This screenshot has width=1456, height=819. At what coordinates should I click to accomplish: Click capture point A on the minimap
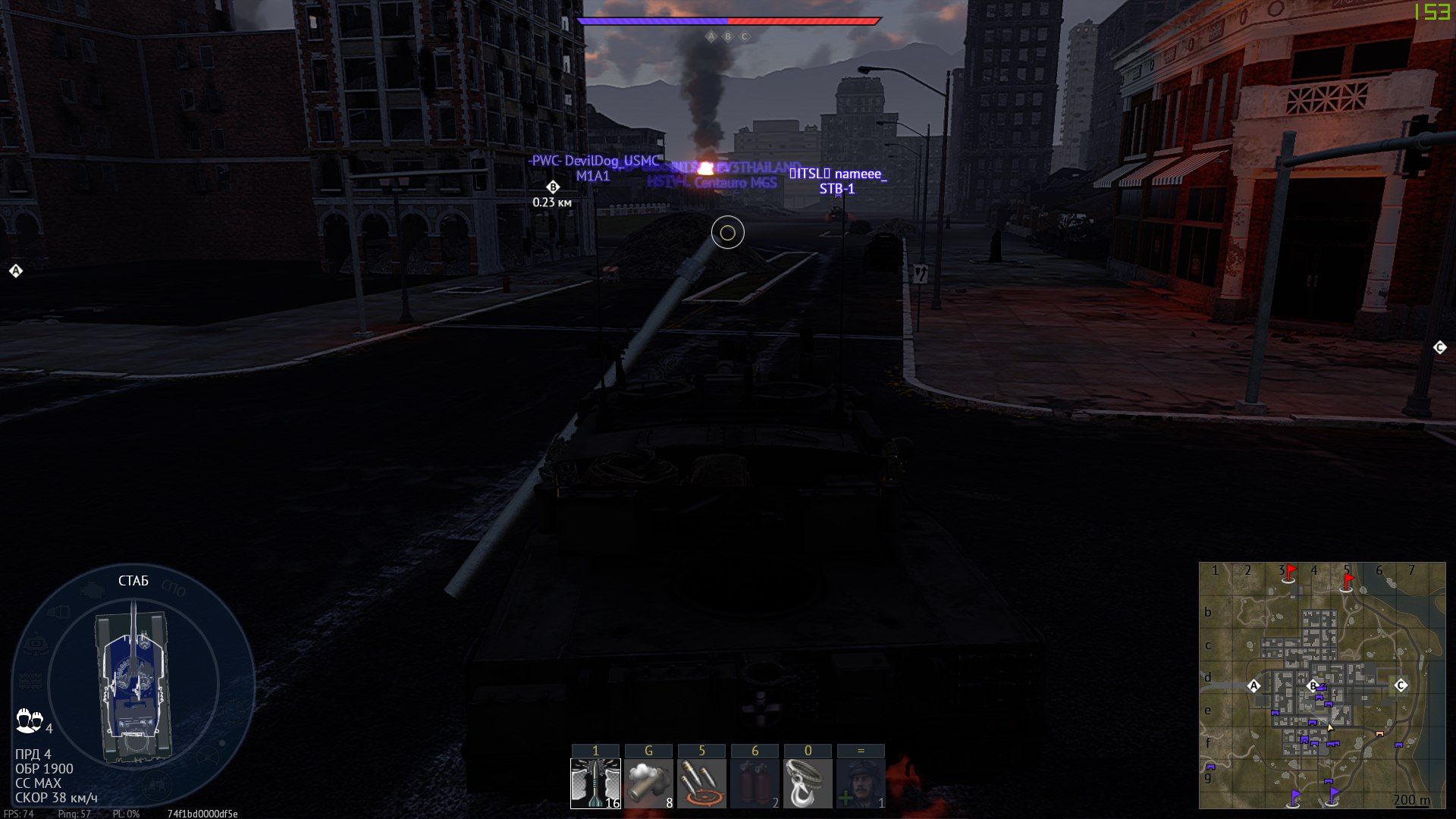[x=1254, y=686]
